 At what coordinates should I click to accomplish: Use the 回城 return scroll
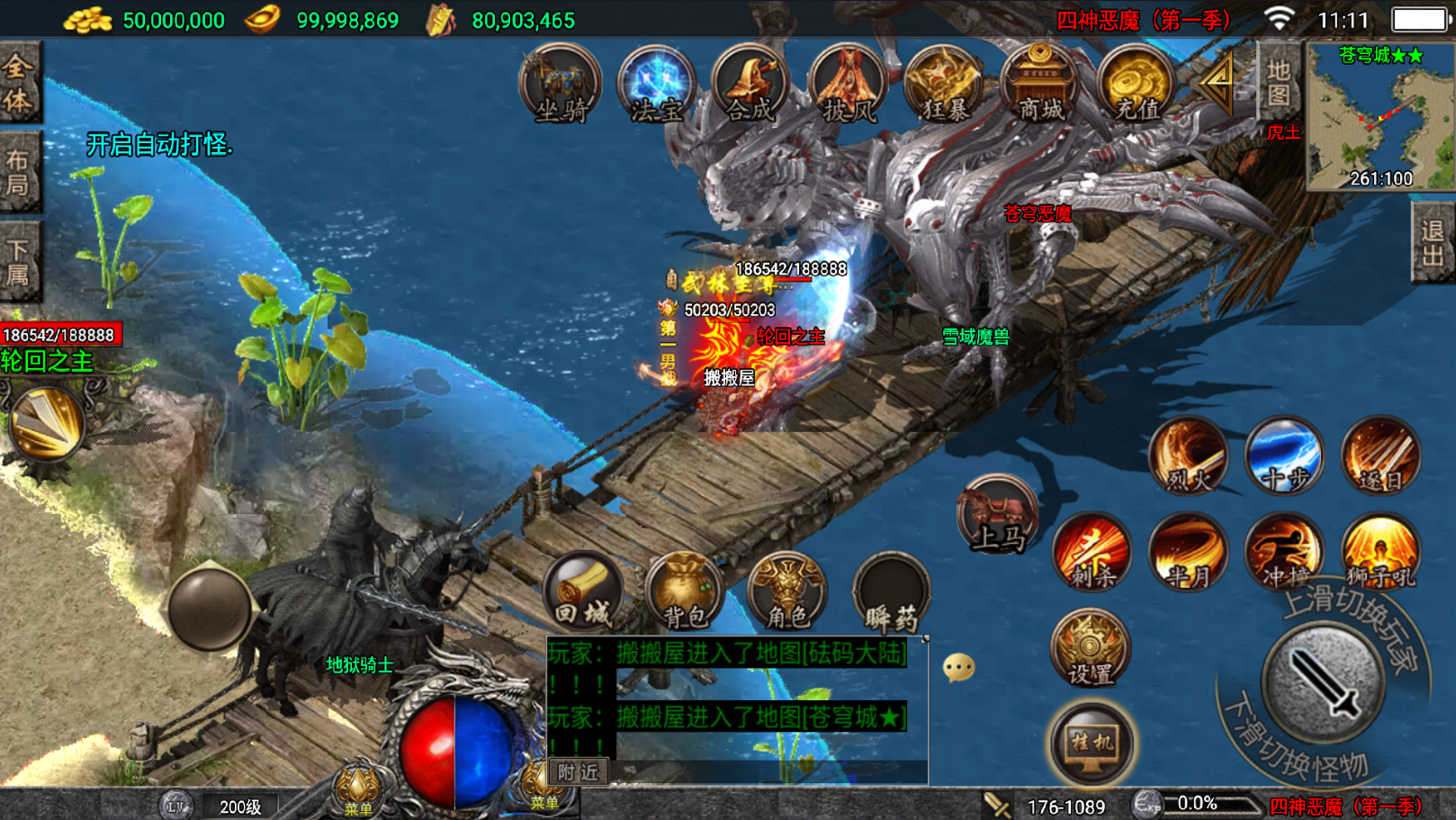583,591
